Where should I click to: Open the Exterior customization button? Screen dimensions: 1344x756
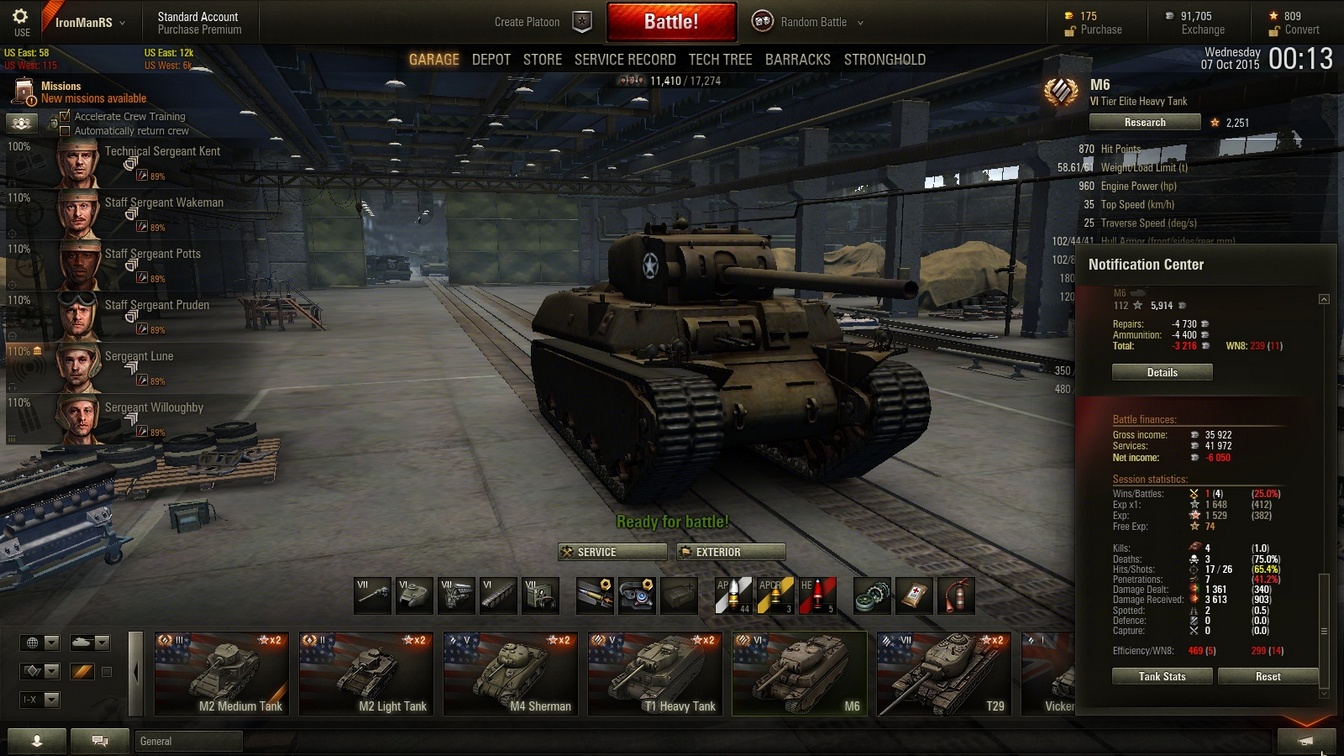(730, 552)
